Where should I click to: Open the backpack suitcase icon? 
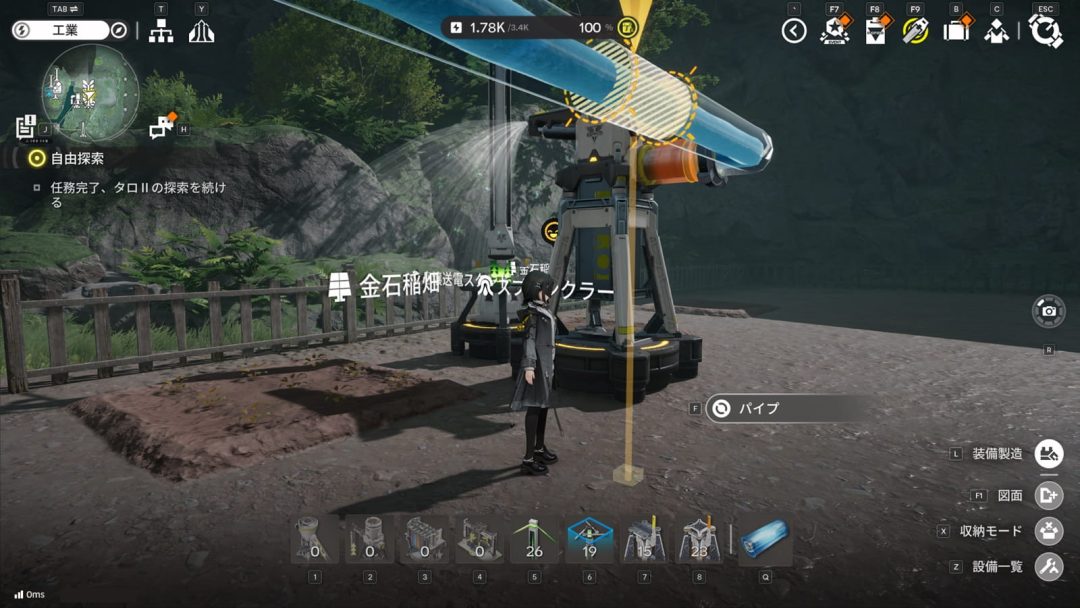(956, 31)
